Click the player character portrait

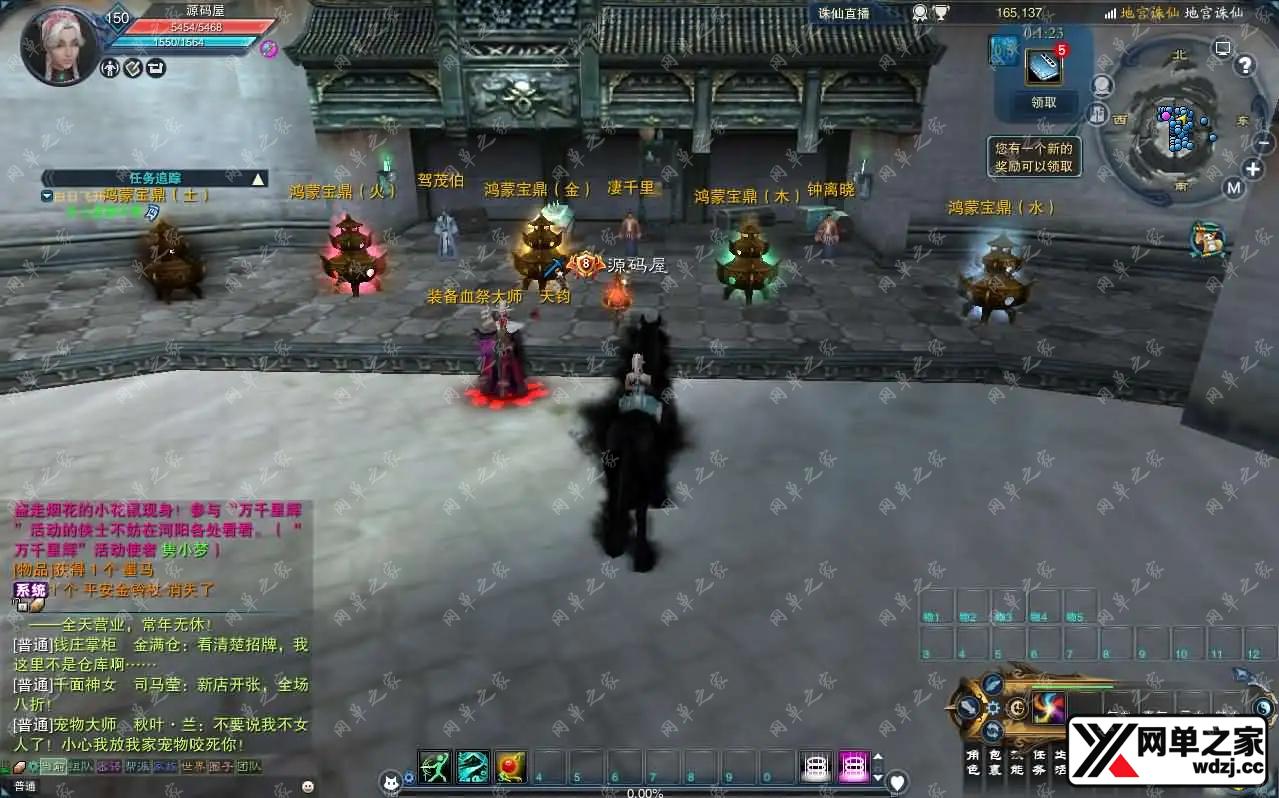(59, 47)
